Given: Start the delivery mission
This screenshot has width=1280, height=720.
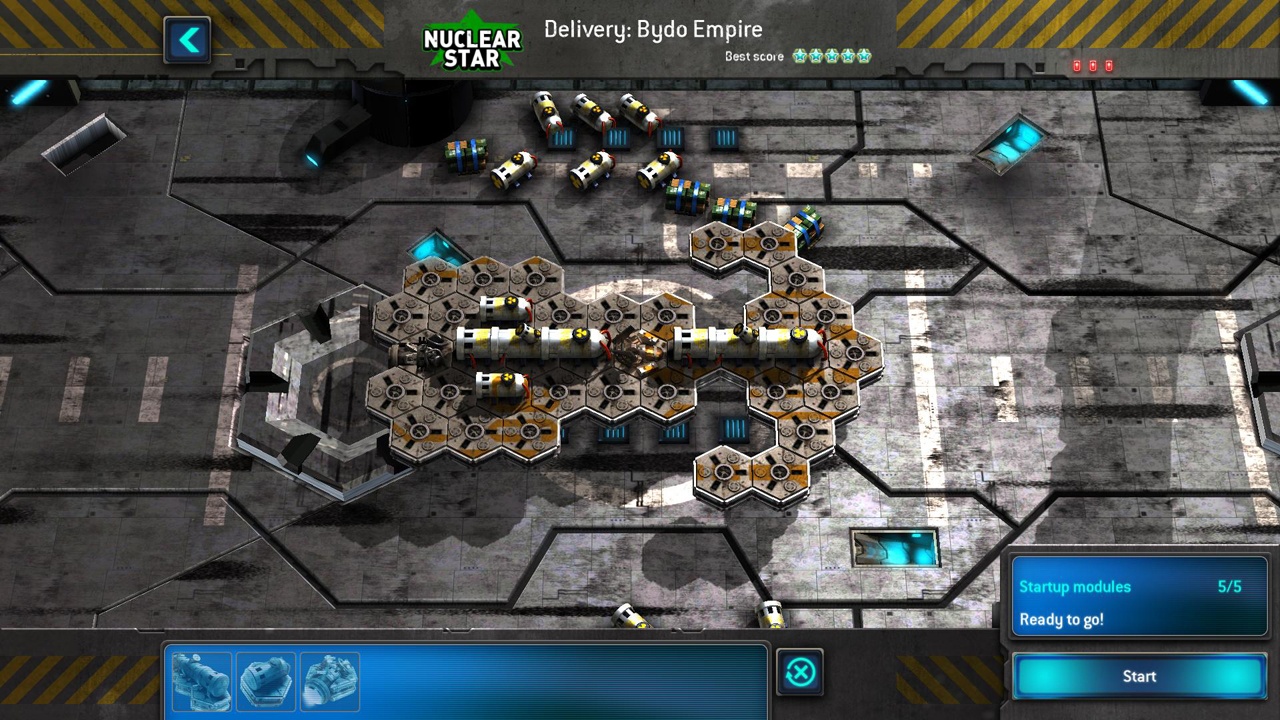Looking at the screenshot, I should pyautogui.click(x=1139, y=677).
